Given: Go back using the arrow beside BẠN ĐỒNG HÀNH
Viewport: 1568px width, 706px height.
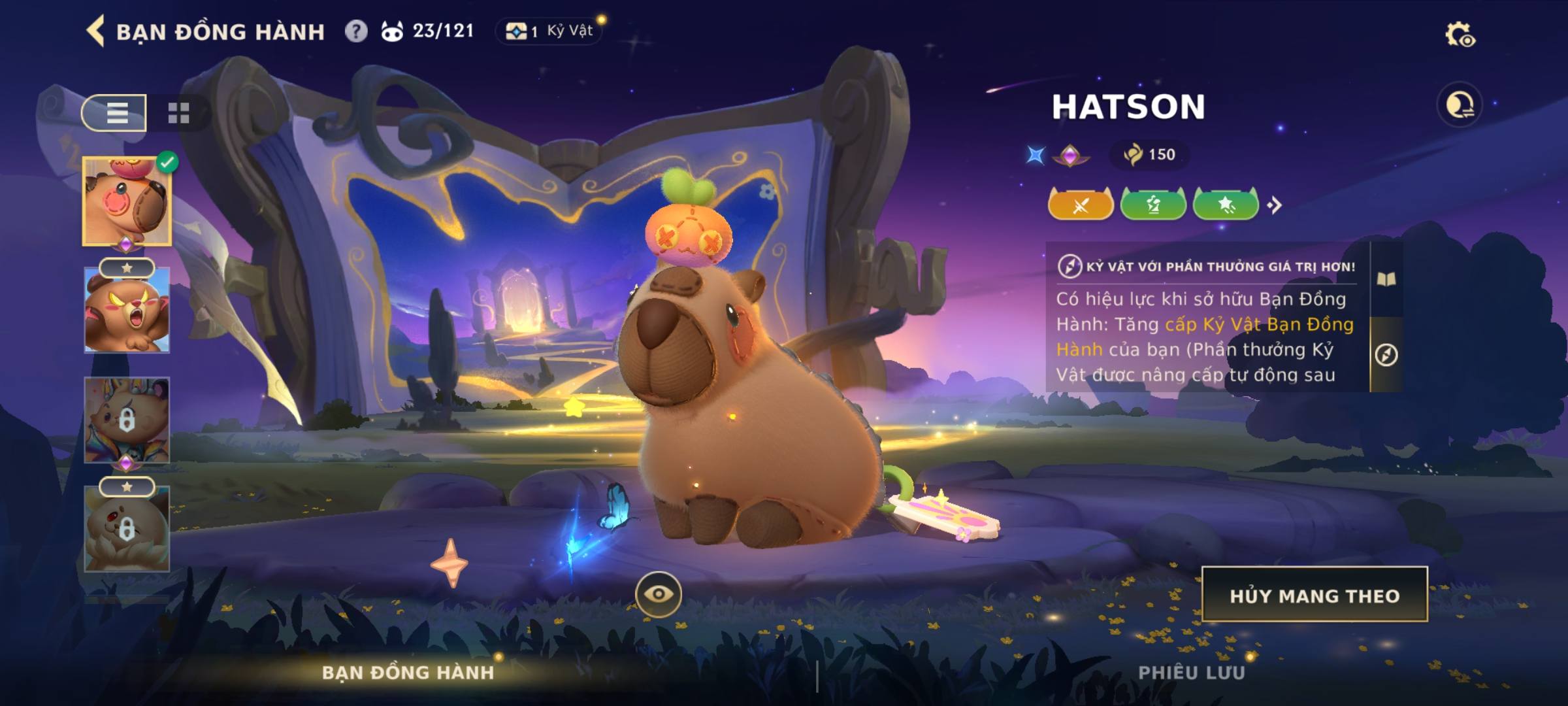Looking at the screenshot, I should click(x=96, y=31).
